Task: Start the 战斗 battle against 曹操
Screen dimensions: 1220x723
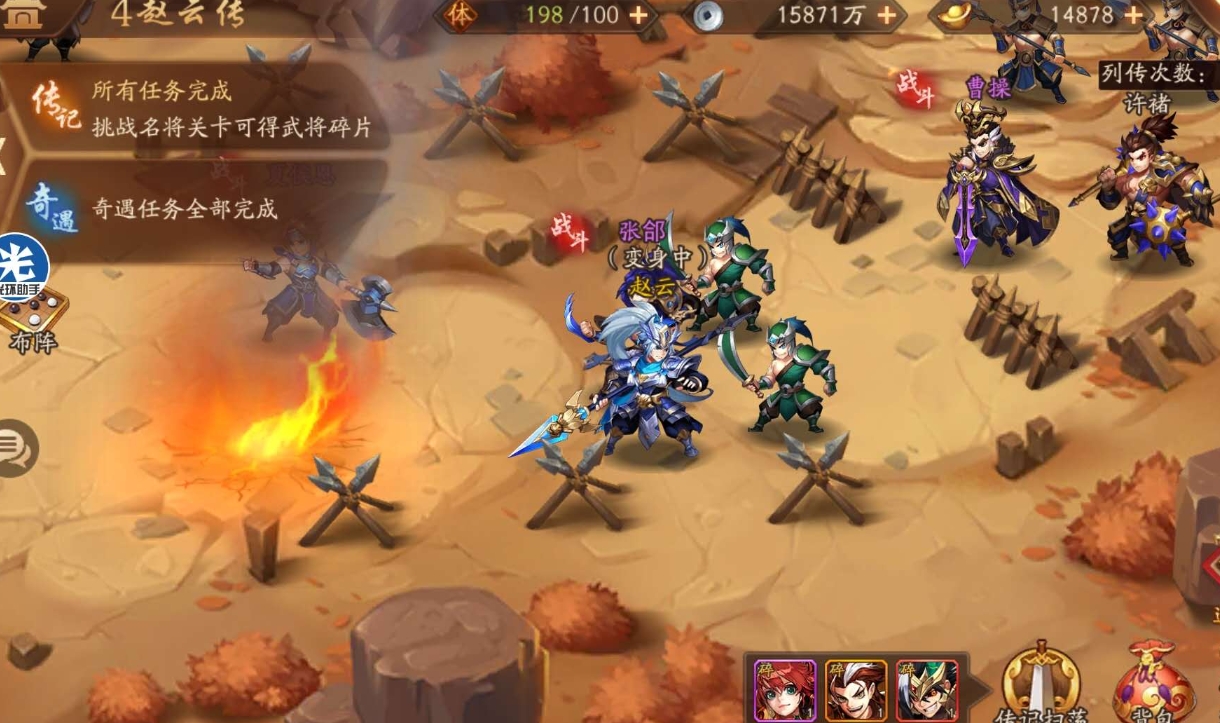Action: (x=915, y=87)
